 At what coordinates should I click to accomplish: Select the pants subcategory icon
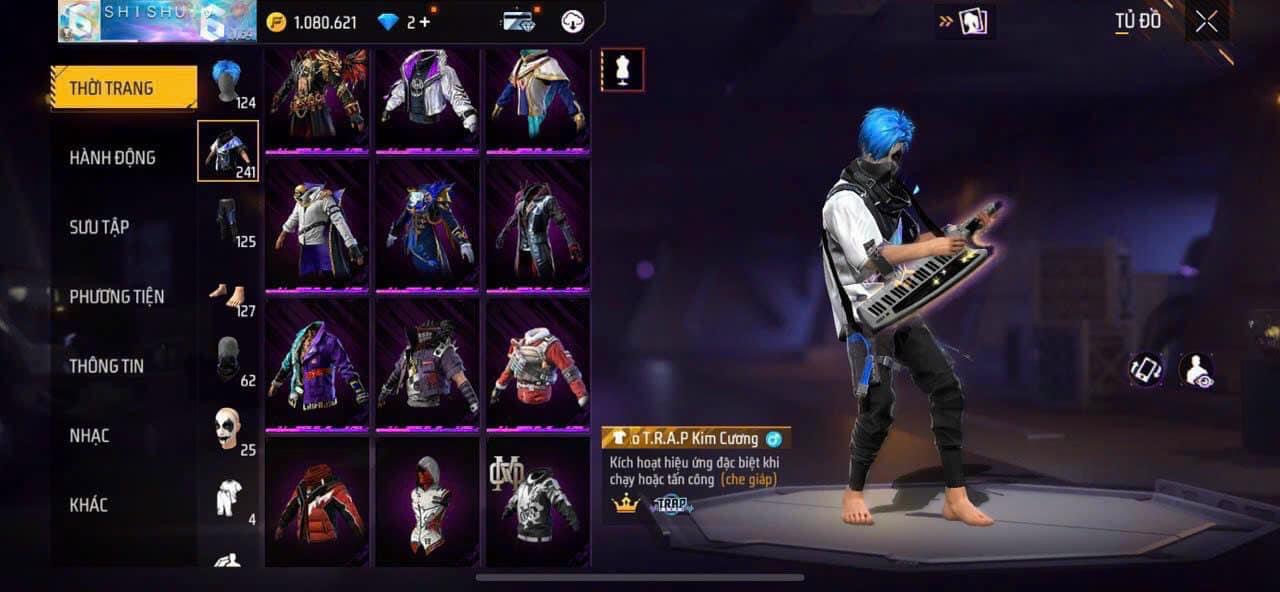(x=228, y=220)
